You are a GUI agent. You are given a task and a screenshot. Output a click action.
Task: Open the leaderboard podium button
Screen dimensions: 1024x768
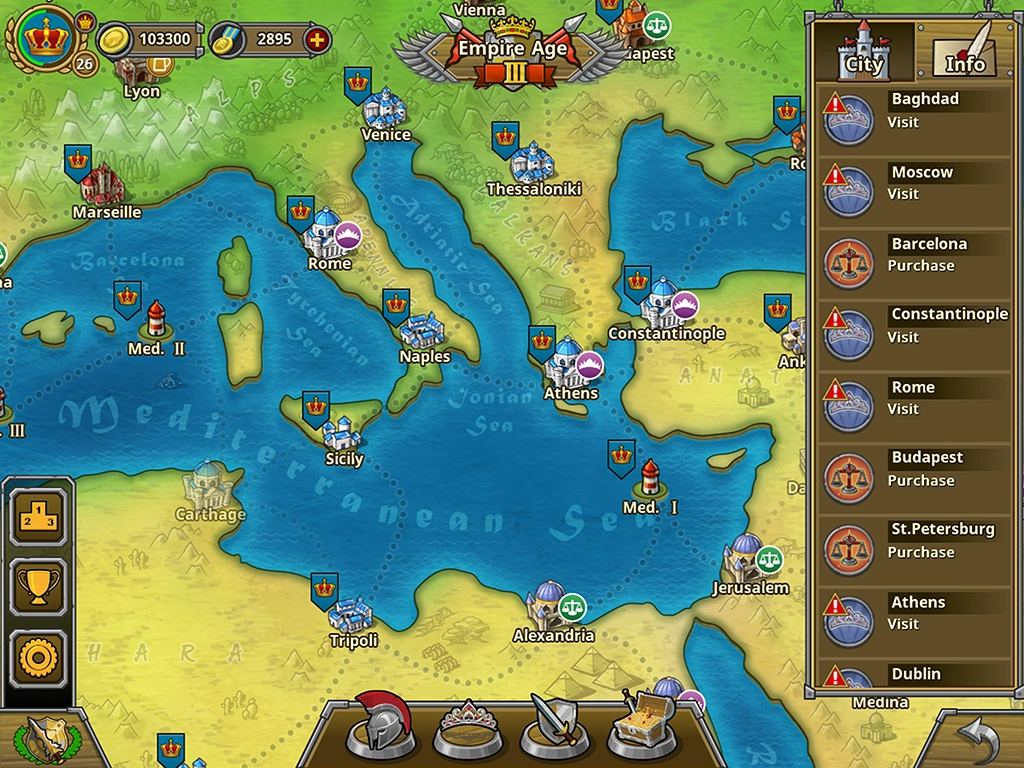(39, 517)
